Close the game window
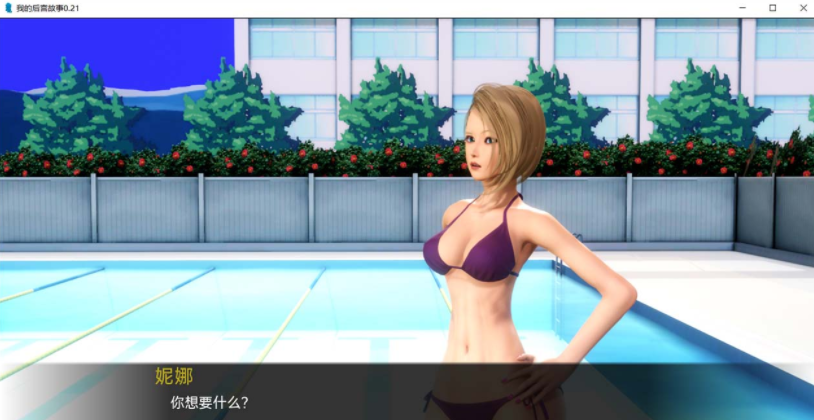The width and height of the screenshot is (814, 420). tap(800, 8)
